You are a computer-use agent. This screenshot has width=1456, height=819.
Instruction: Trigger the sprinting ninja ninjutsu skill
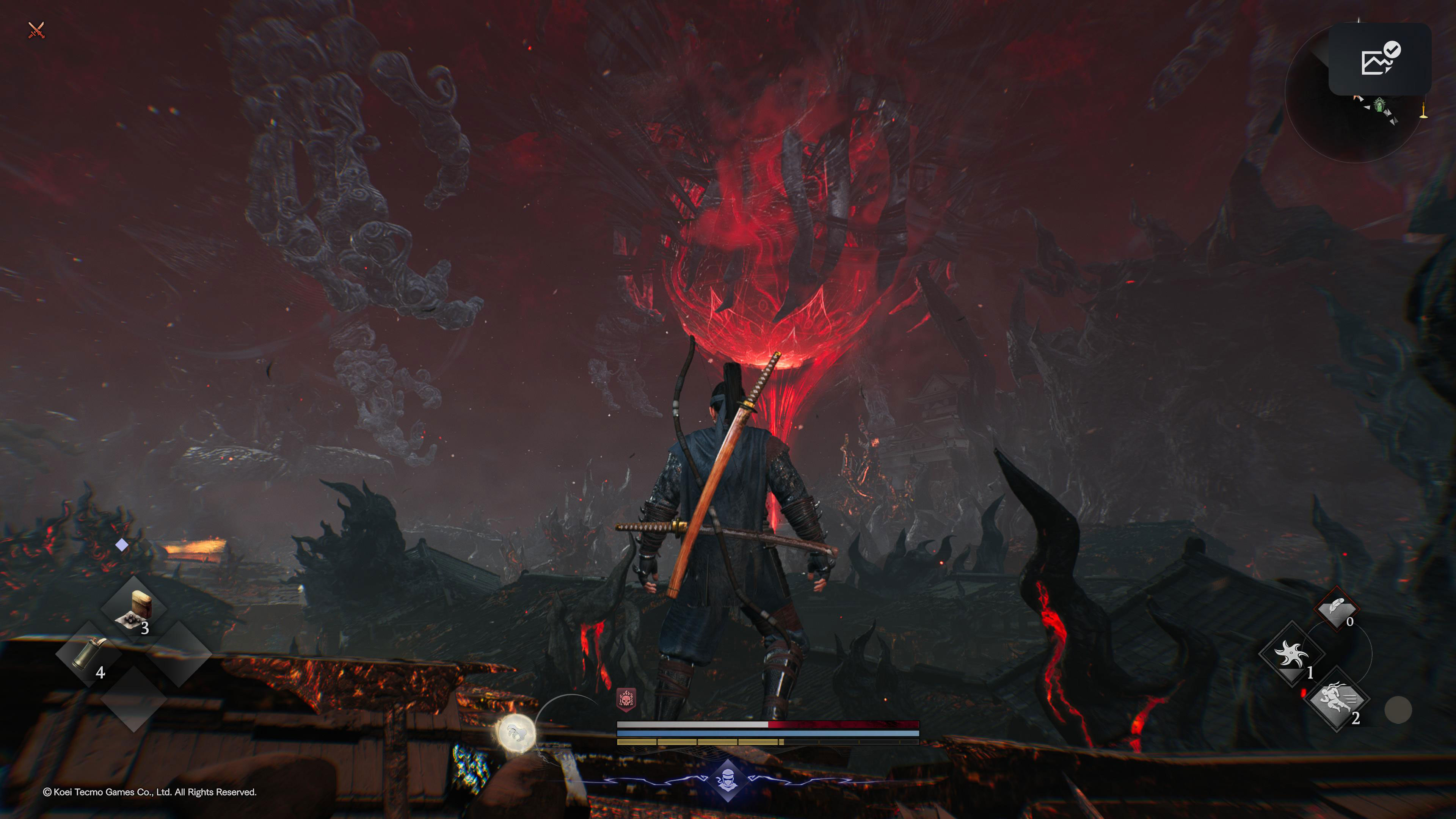click(1336, 700)
